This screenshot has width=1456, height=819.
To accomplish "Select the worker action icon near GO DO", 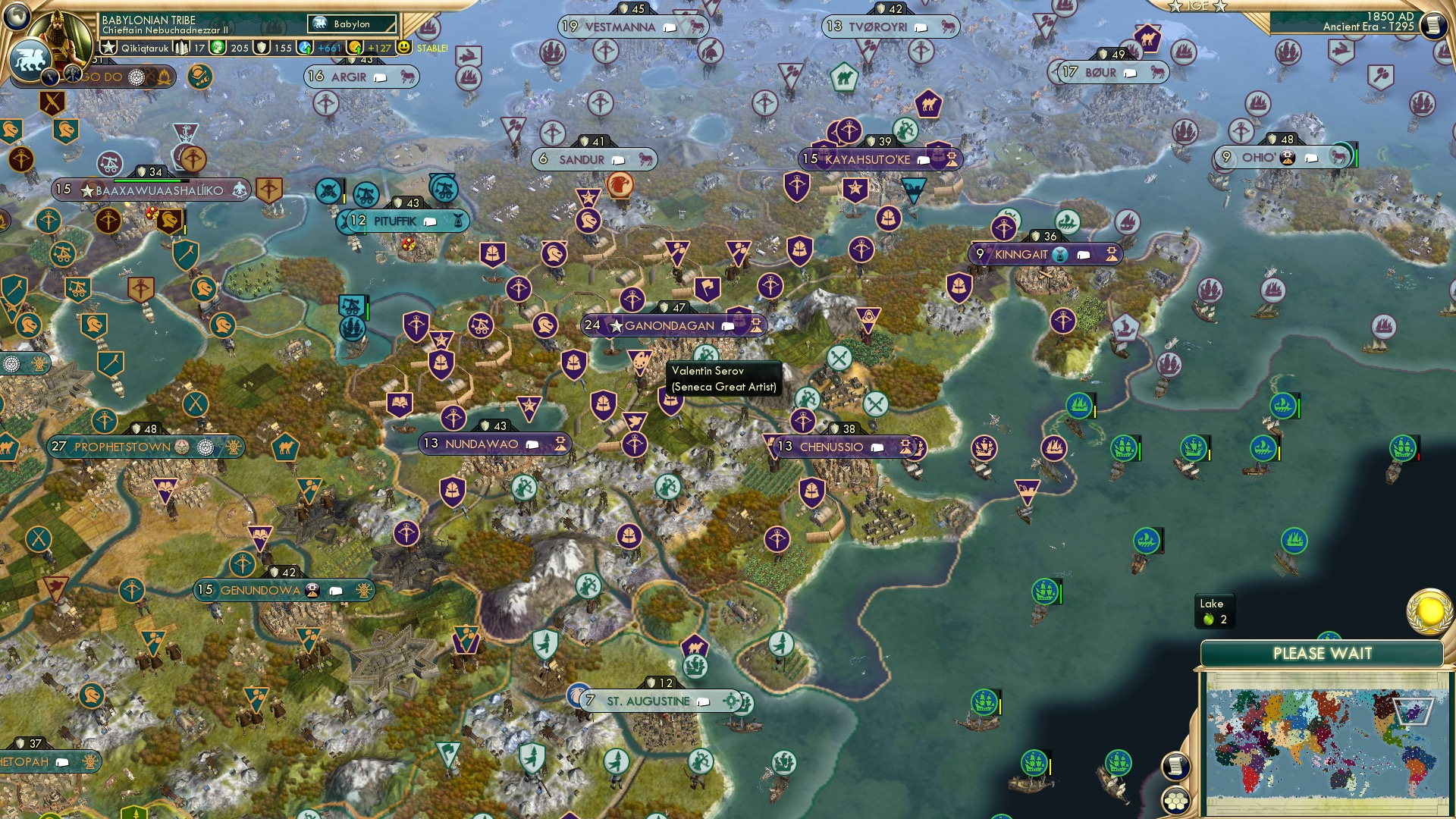I will click(x=200, y=78).
